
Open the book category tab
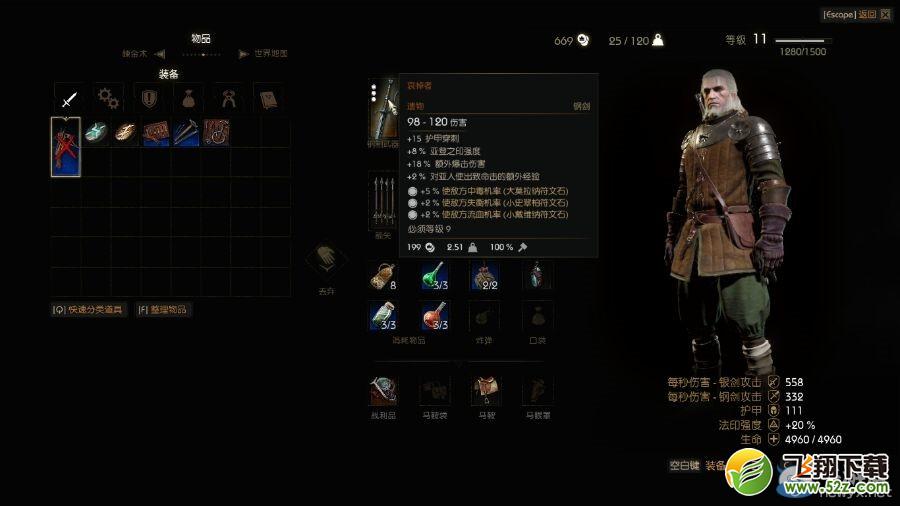coord(267,98)
